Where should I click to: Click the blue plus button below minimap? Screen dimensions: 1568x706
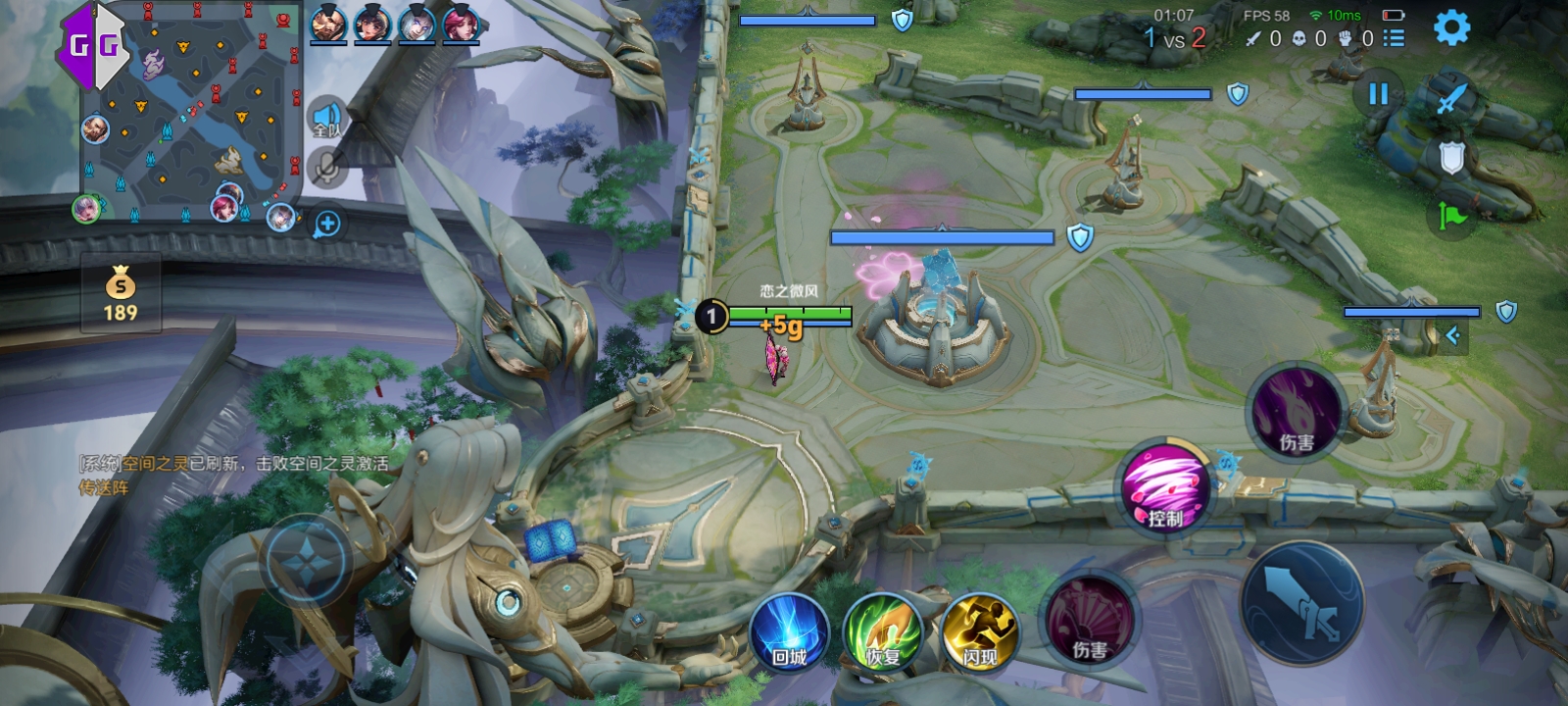[327, 225]
